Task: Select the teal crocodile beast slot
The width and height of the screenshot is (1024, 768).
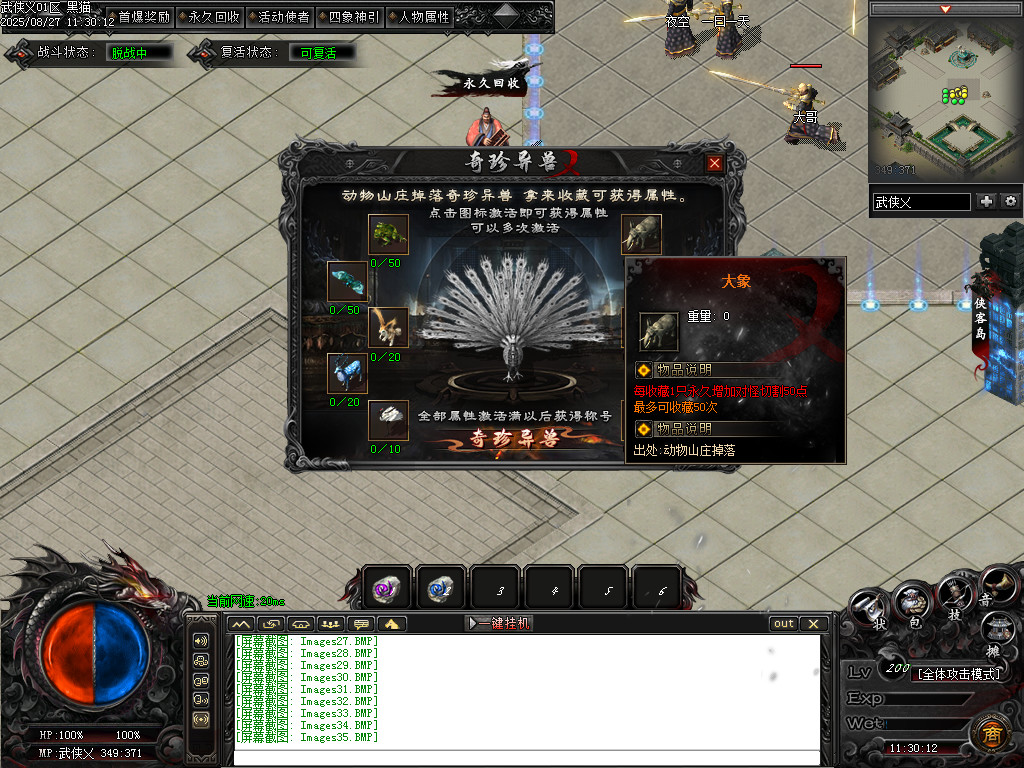Action: click(x=348, y=281)
